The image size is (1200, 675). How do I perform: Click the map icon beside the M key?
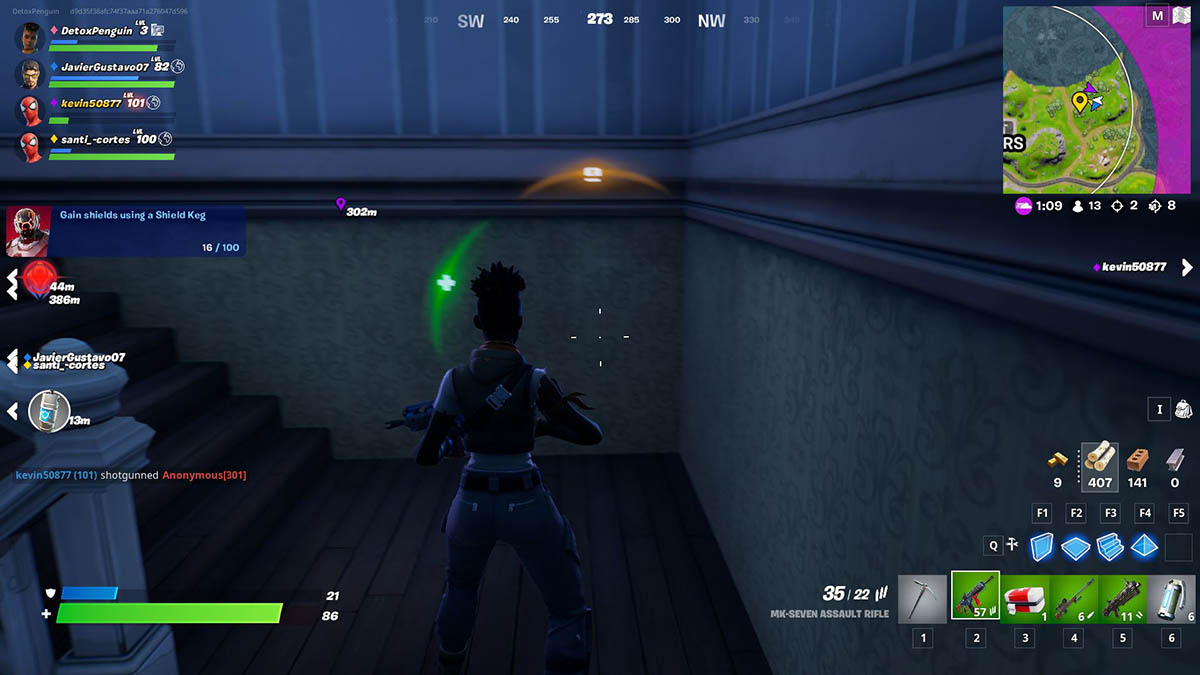coord(1182,16)
